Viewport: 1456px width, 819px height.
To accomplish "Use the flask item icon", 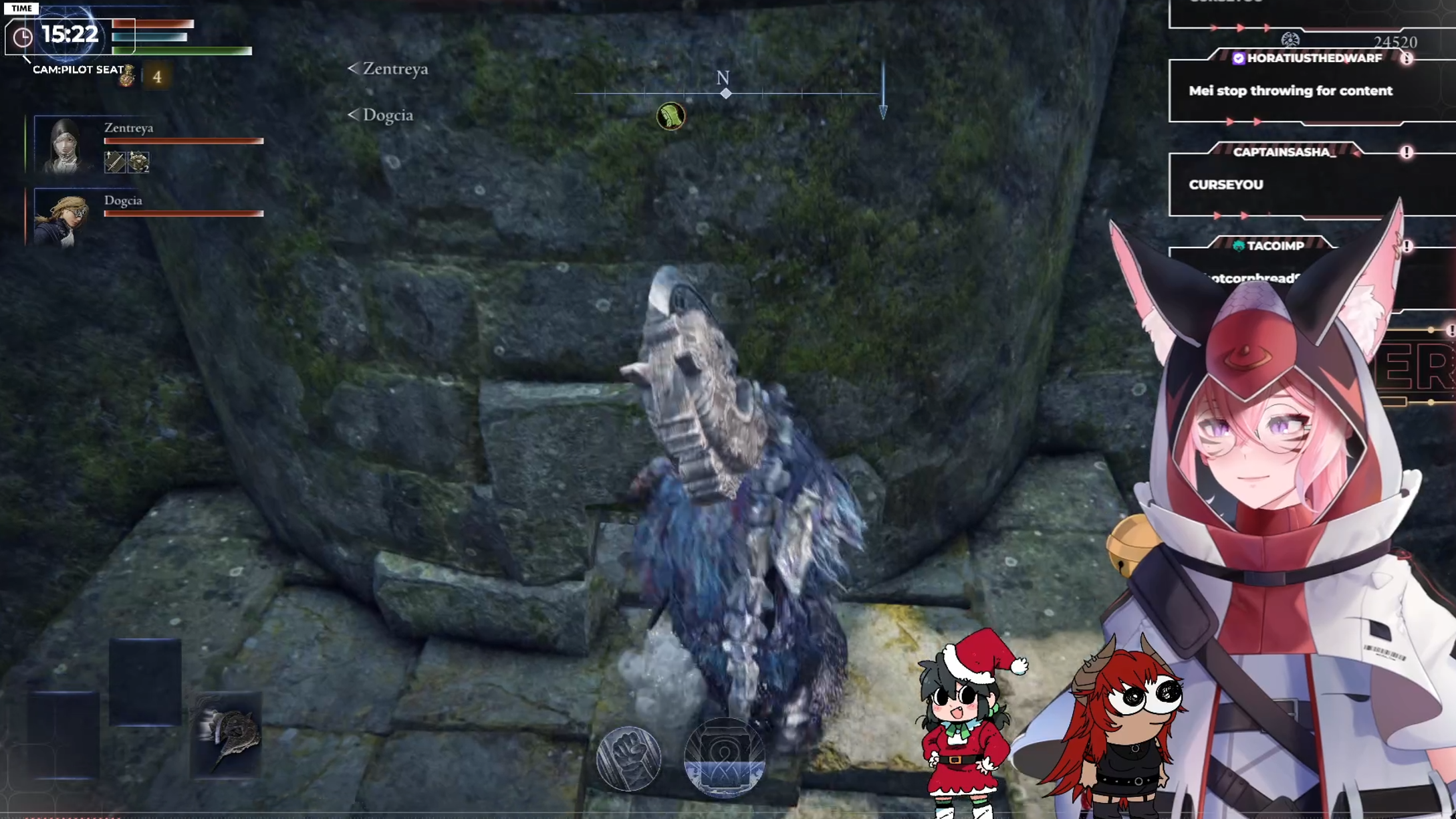I will tap(127, 77).
